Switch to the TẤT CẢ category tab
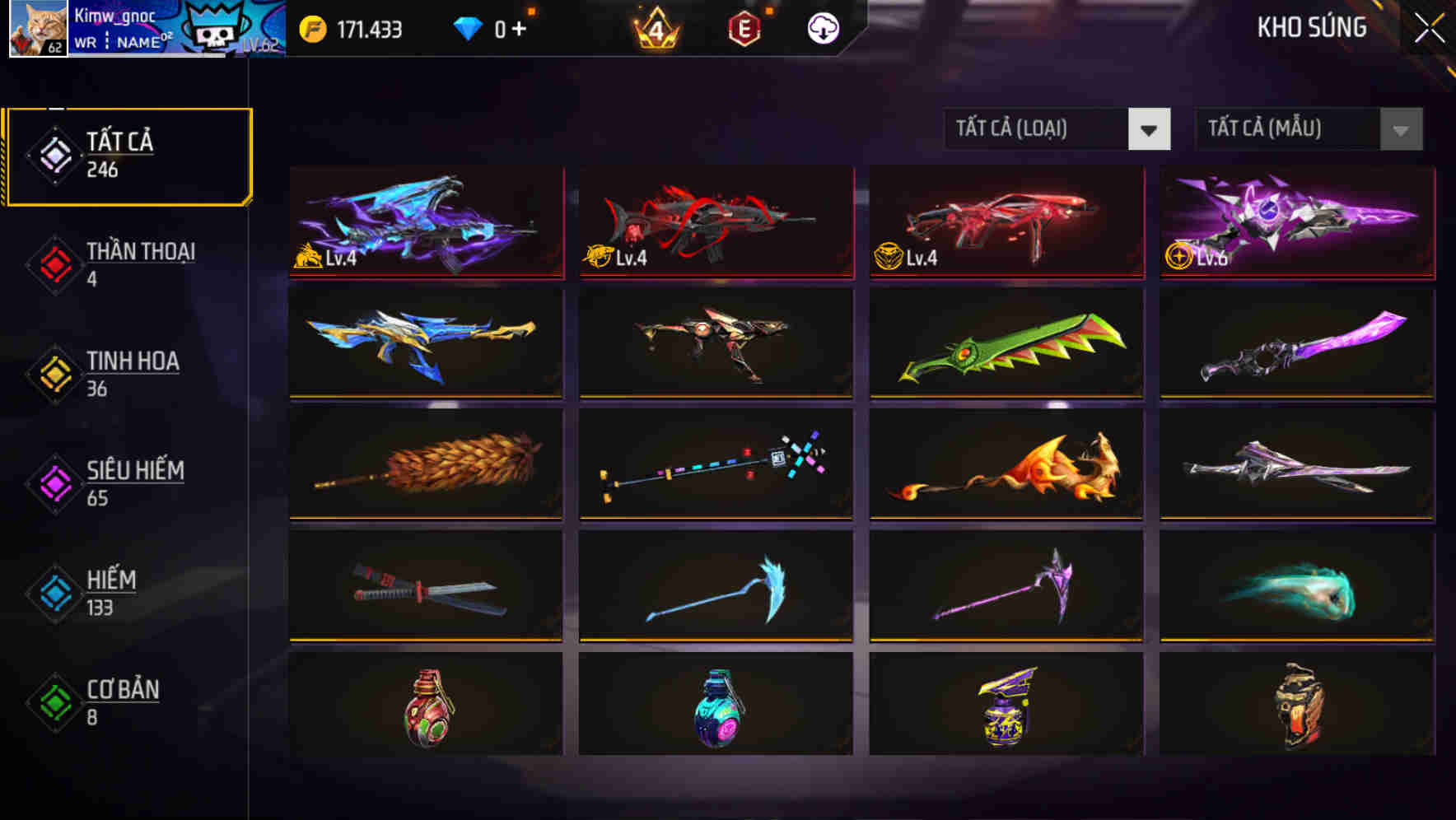 (x=128, y=153)
